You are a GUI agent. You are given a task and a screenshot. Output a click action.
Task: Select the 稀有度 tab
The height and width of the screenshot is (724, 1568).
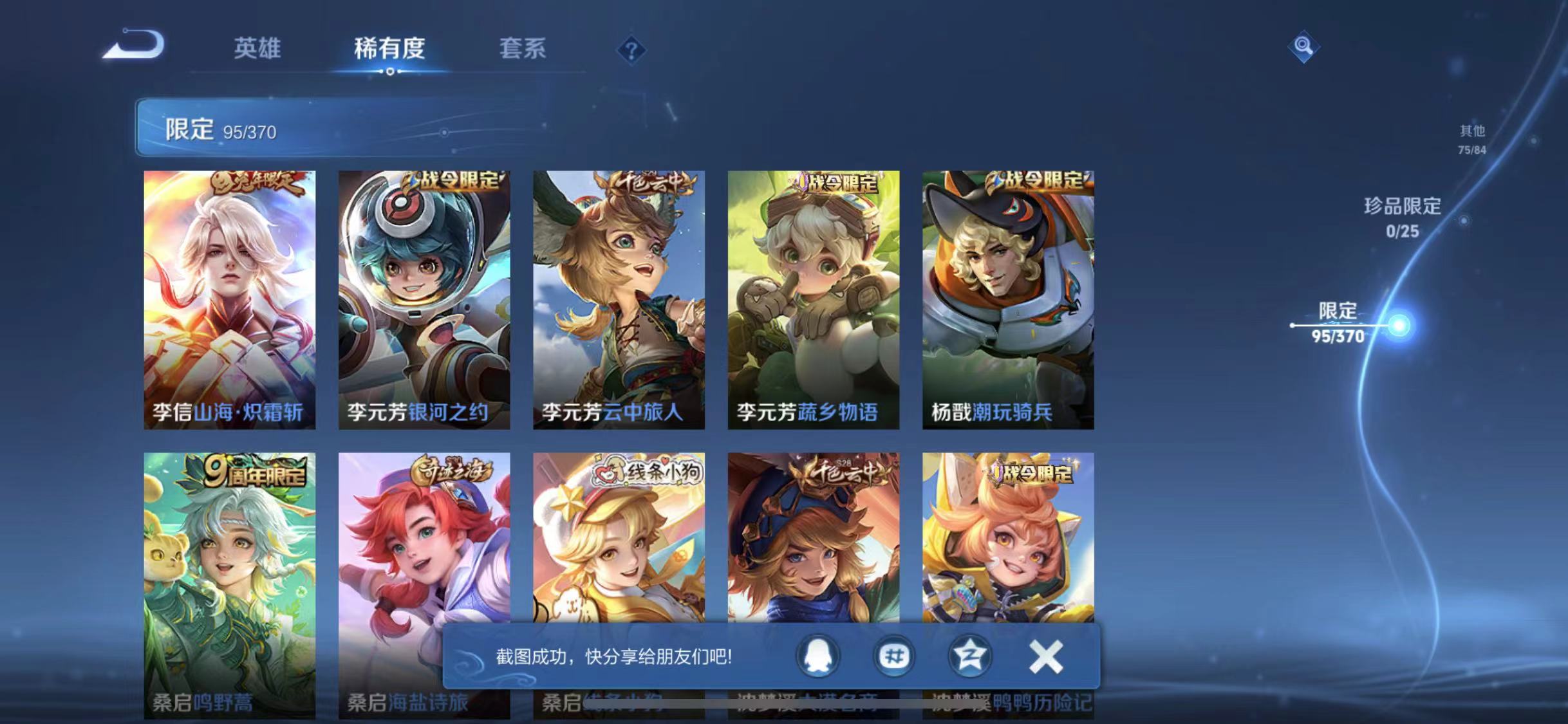pos(389,50)
